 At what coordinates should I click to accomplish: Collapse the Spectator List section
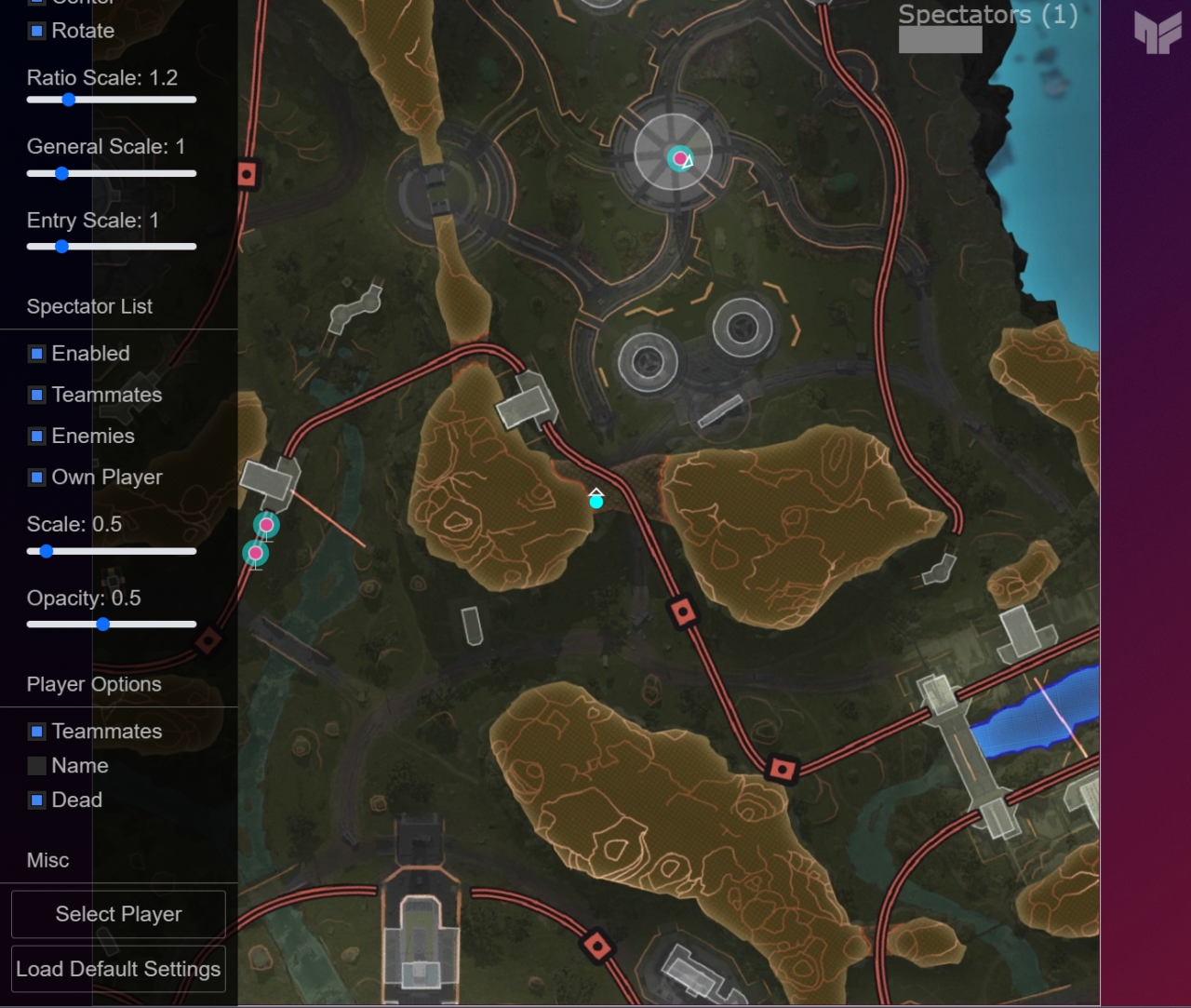click(x=89, y=306)
